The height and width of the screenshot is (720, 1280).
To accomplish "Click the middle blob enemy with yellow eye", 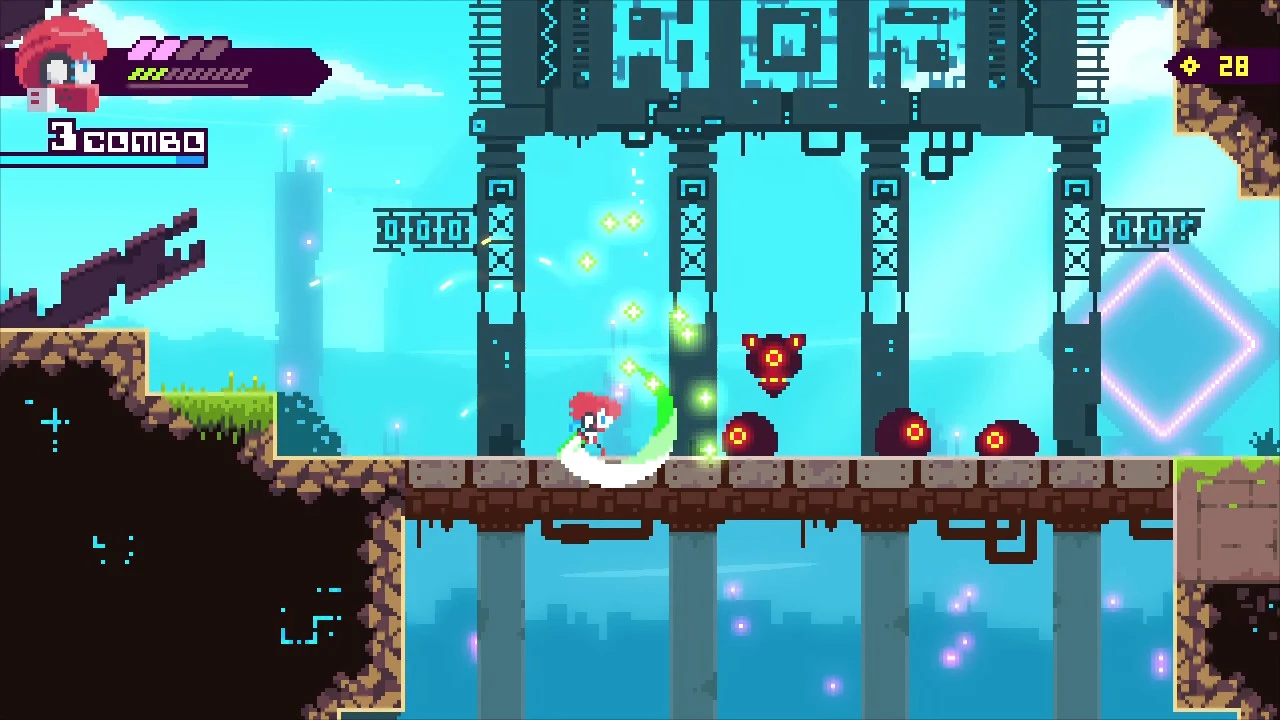I will click(x=905, y=432).
